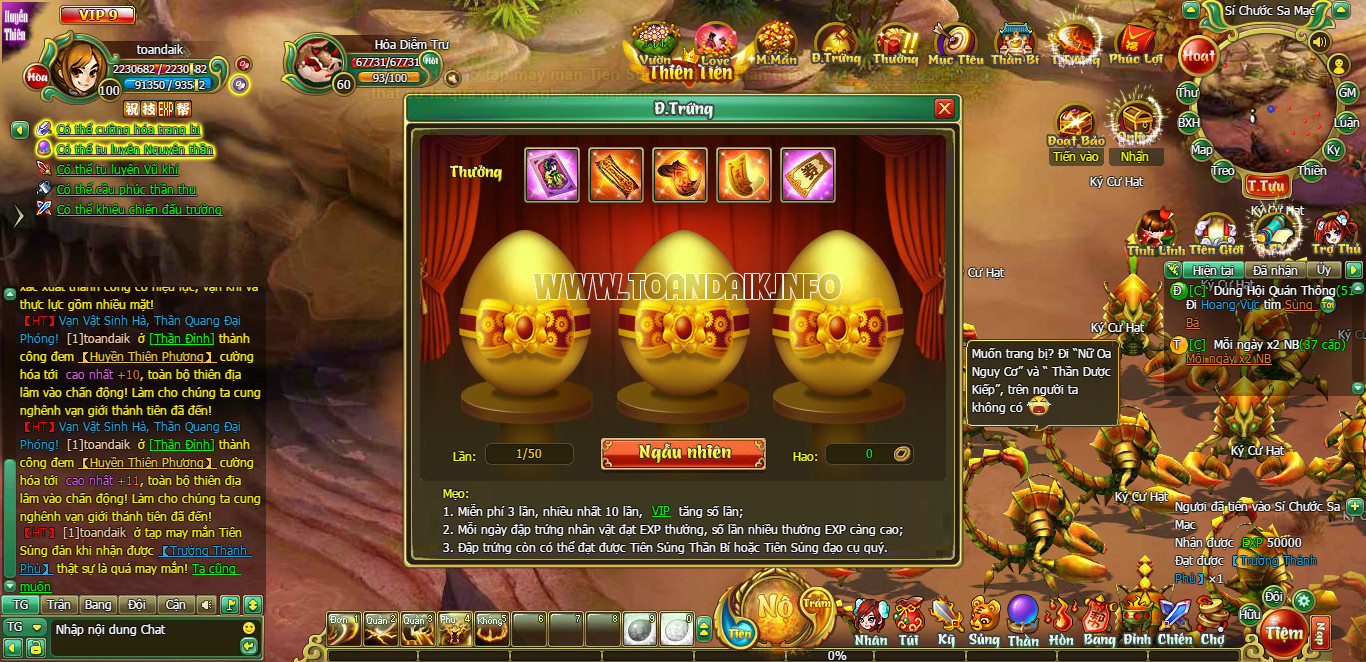Viewport: 1366px width, 662px height.
Task: Click the Ngẫu nhiên random button
Action: [x=683, y=453]
